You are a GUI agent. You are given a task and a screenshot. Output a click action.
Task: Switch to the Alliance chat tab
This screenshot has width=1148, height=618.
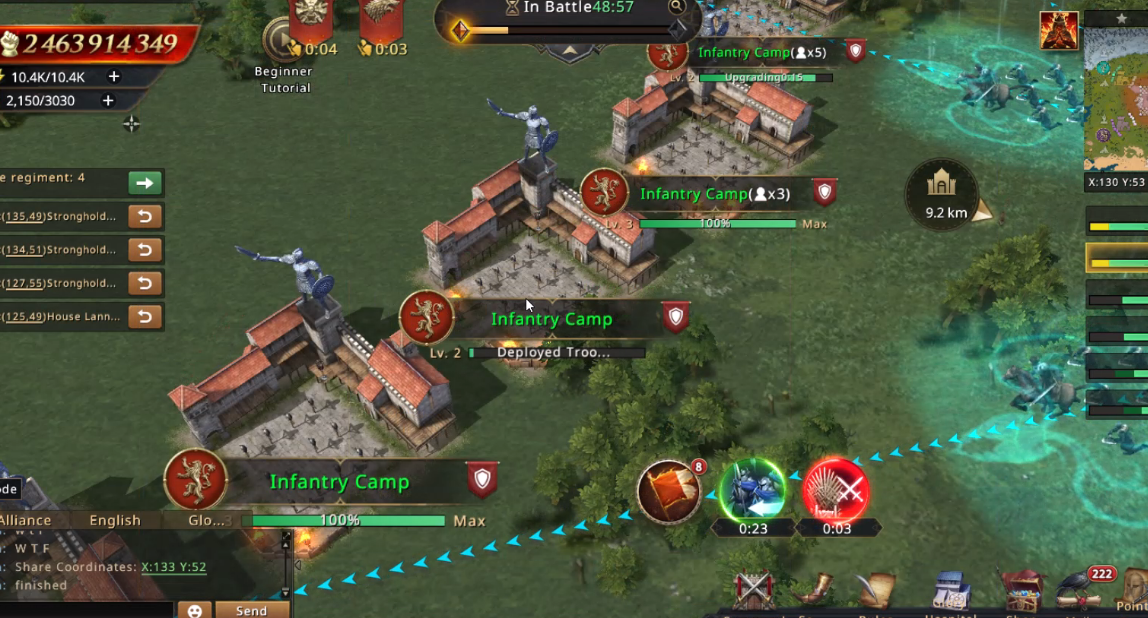[x=26, y=520]
